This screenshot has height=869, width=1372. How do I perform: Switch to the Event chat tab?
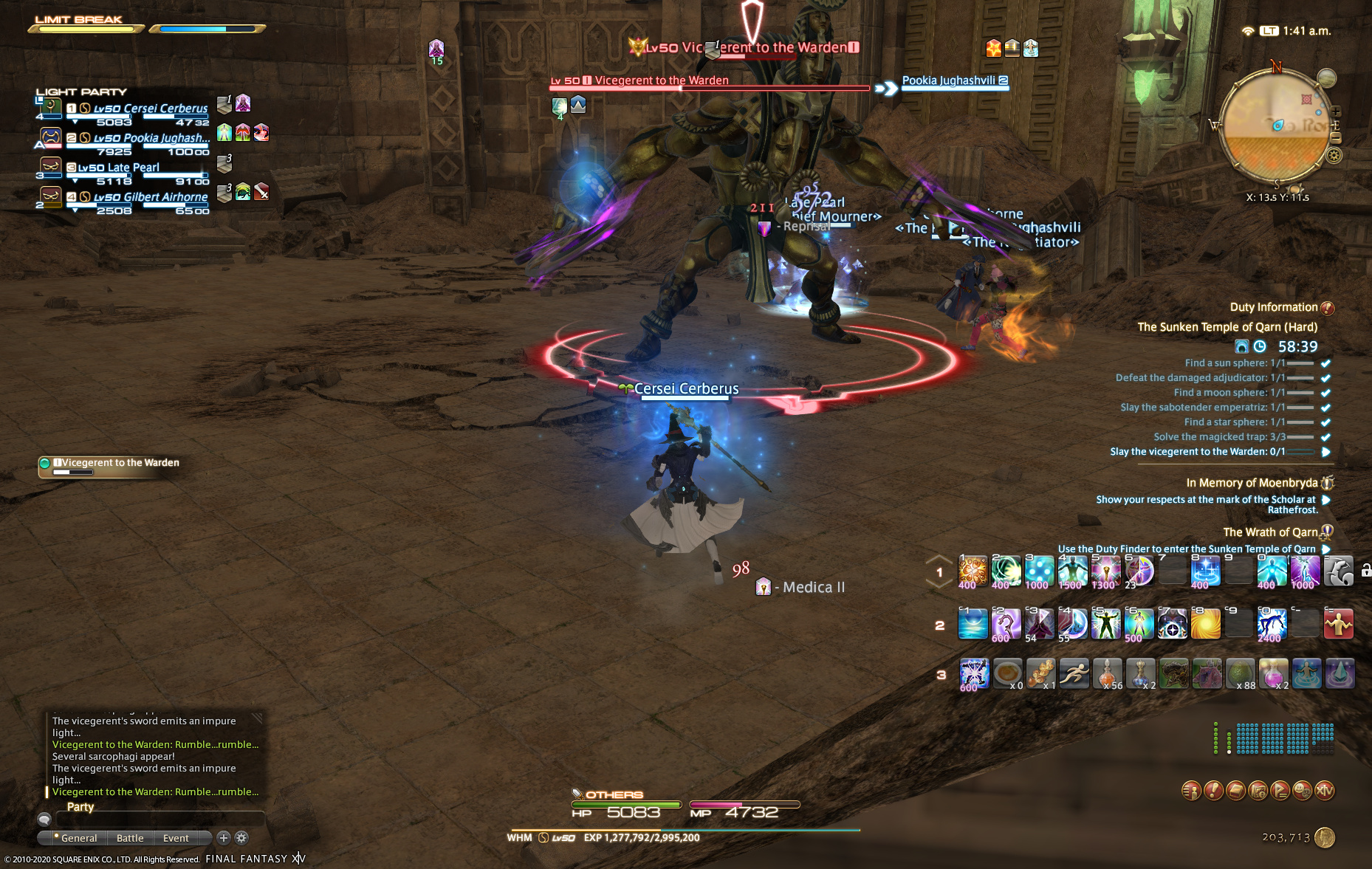click(176, 838)
